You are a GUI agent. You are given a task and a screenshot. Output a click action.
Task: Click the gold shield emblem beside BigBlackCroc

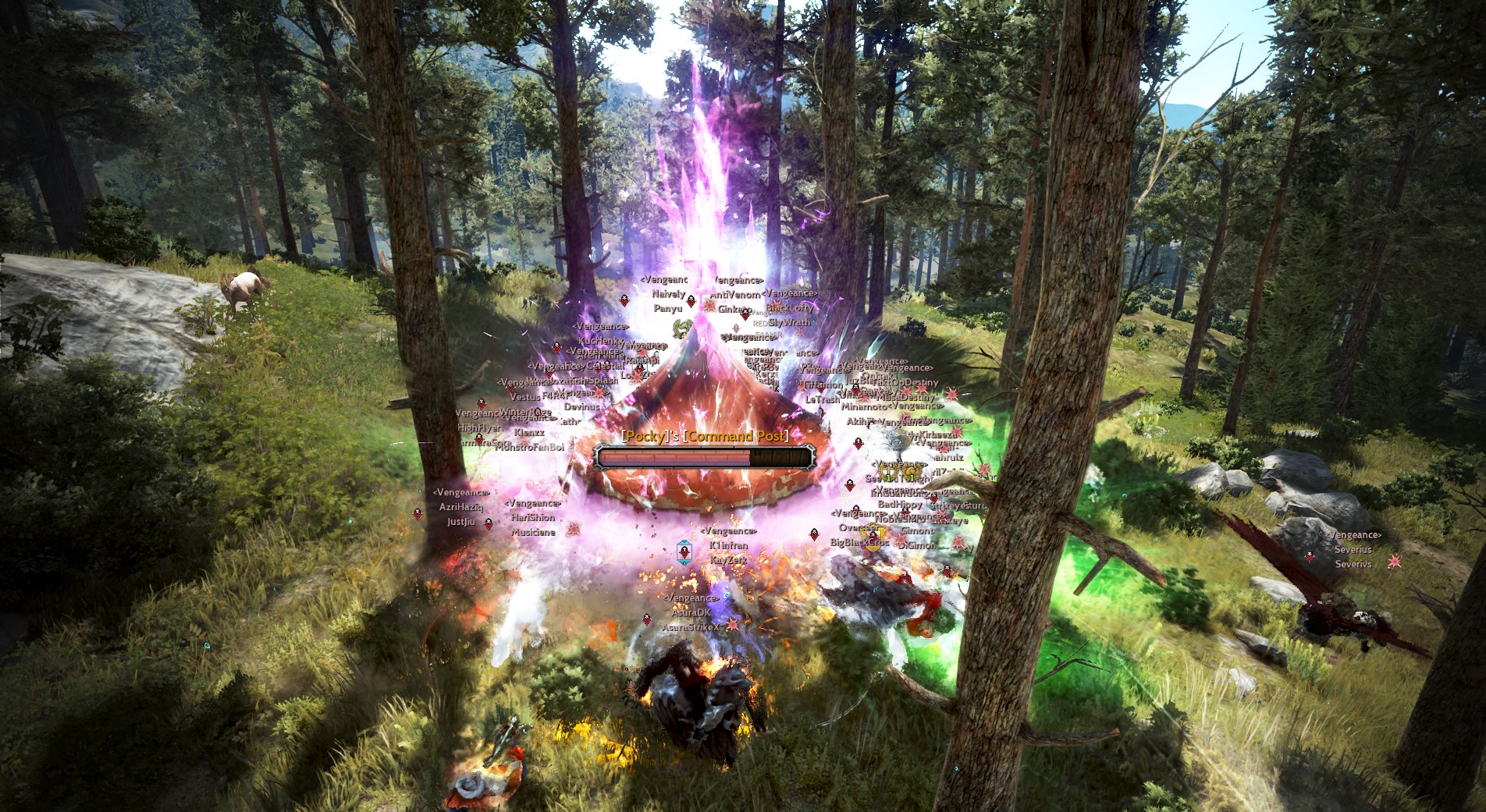pyautogui.click(x=873, y=539)
